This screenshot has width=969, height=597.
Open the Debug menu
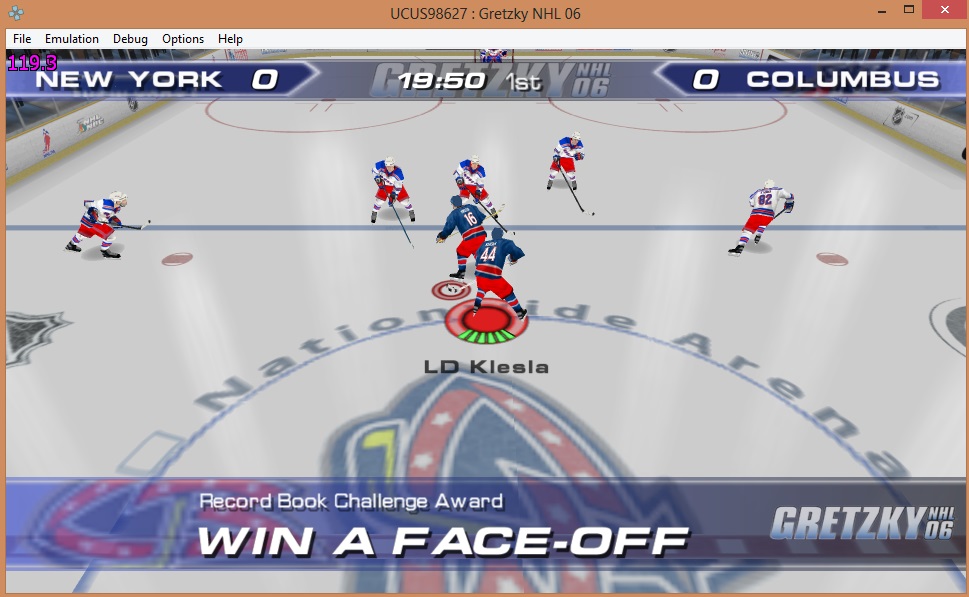pos(130,39)
